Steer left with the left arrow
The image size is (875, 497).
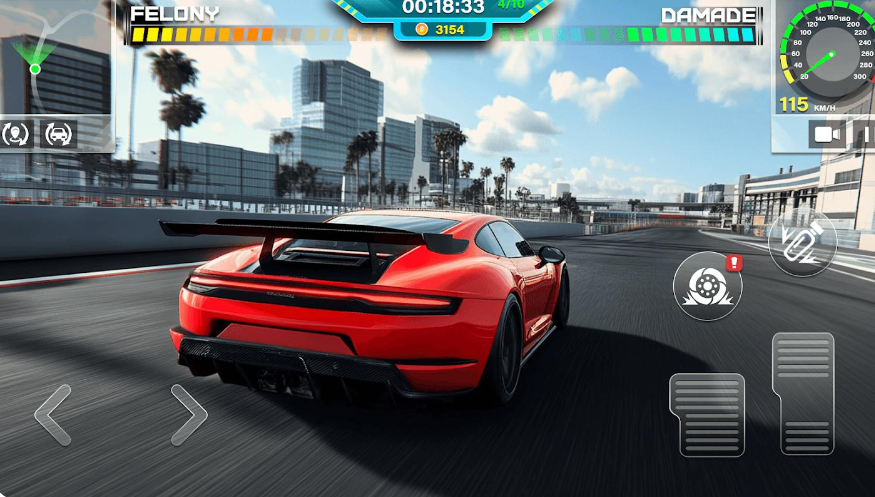coord(53,414)
